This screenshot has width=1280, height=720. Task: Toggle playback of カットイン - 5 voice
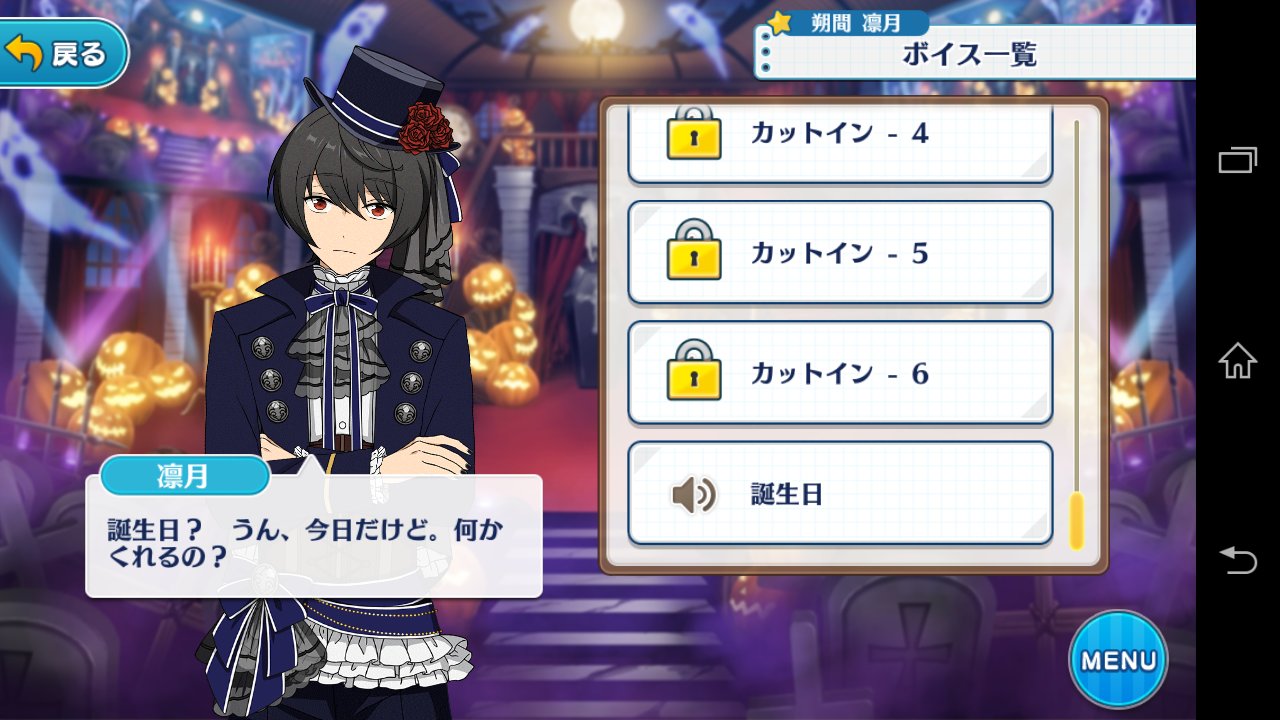(840, 252)
